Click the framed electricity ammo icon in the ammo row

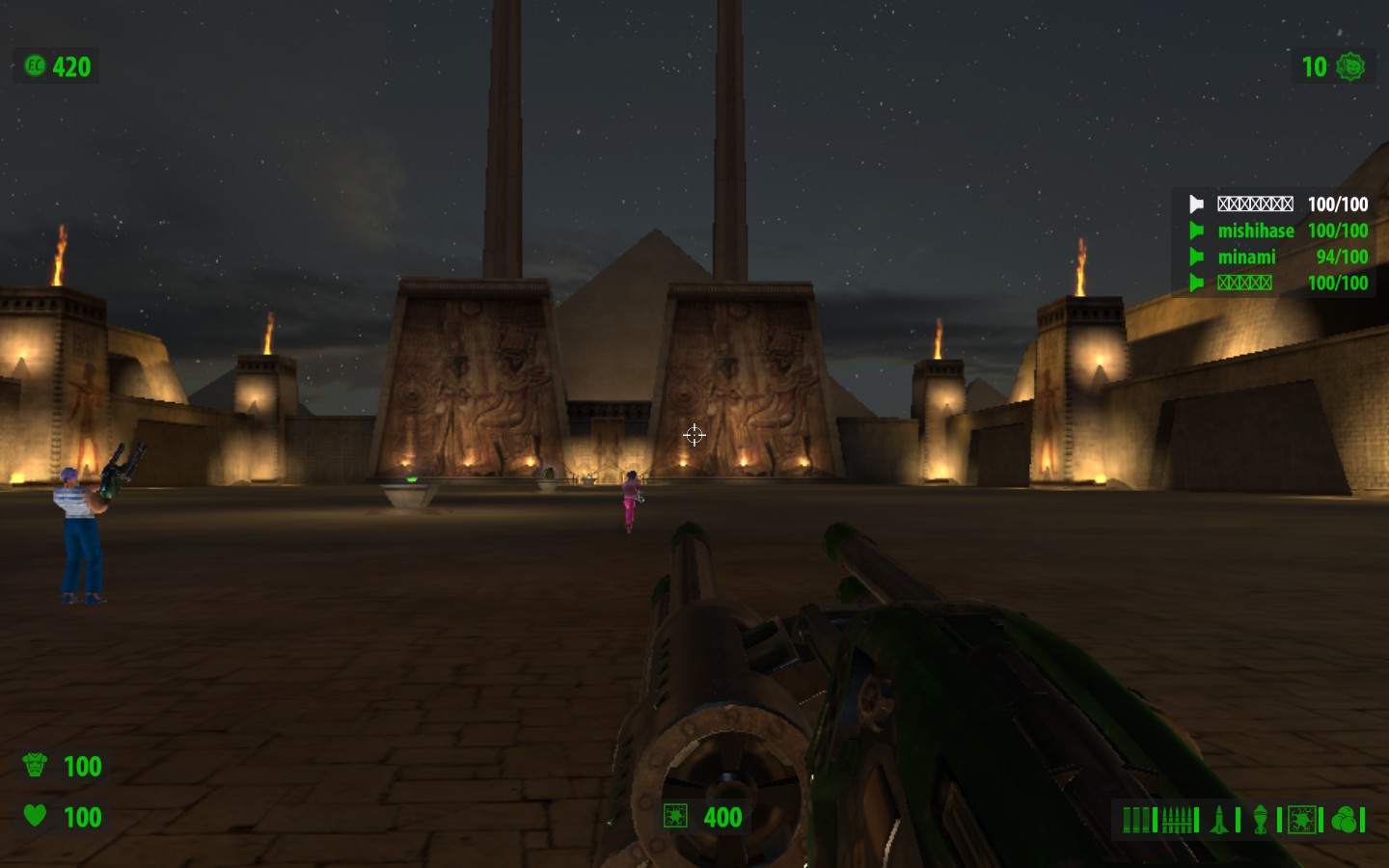click(1301, 820)
